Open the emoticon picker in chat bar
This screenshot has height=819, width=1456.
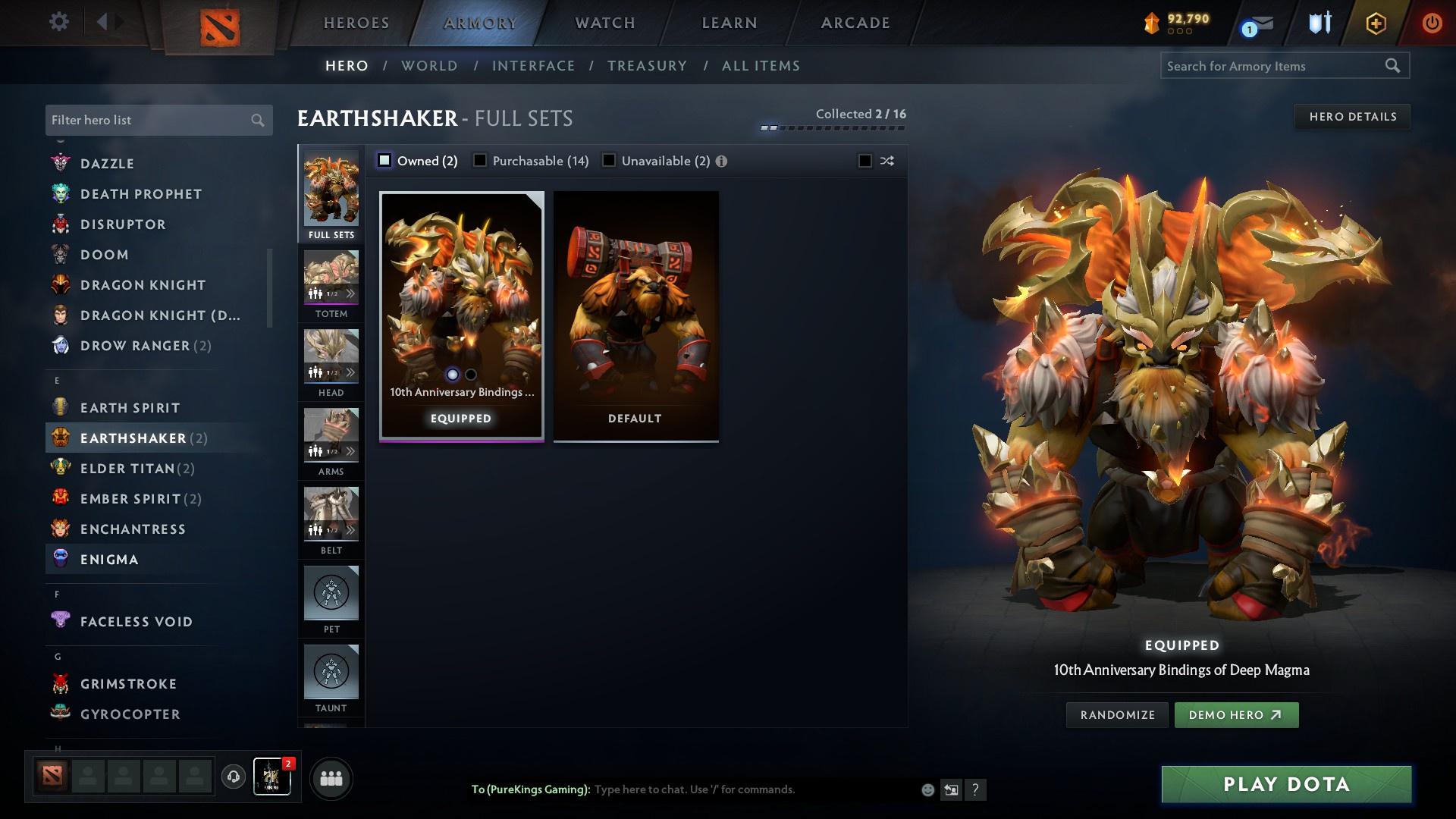[x=927, y=789]
